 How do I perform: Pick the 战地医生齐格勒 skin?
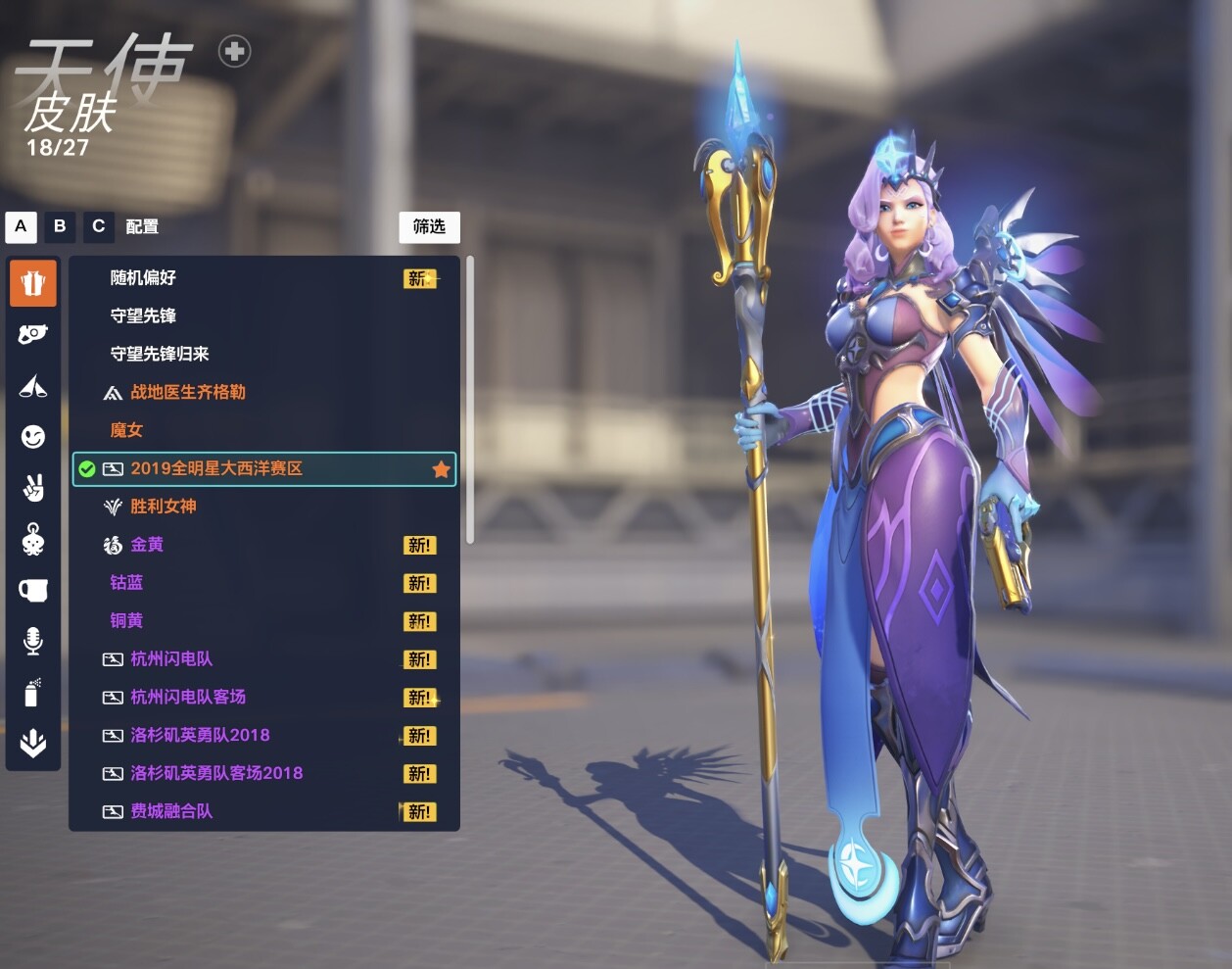click(188, 393)
